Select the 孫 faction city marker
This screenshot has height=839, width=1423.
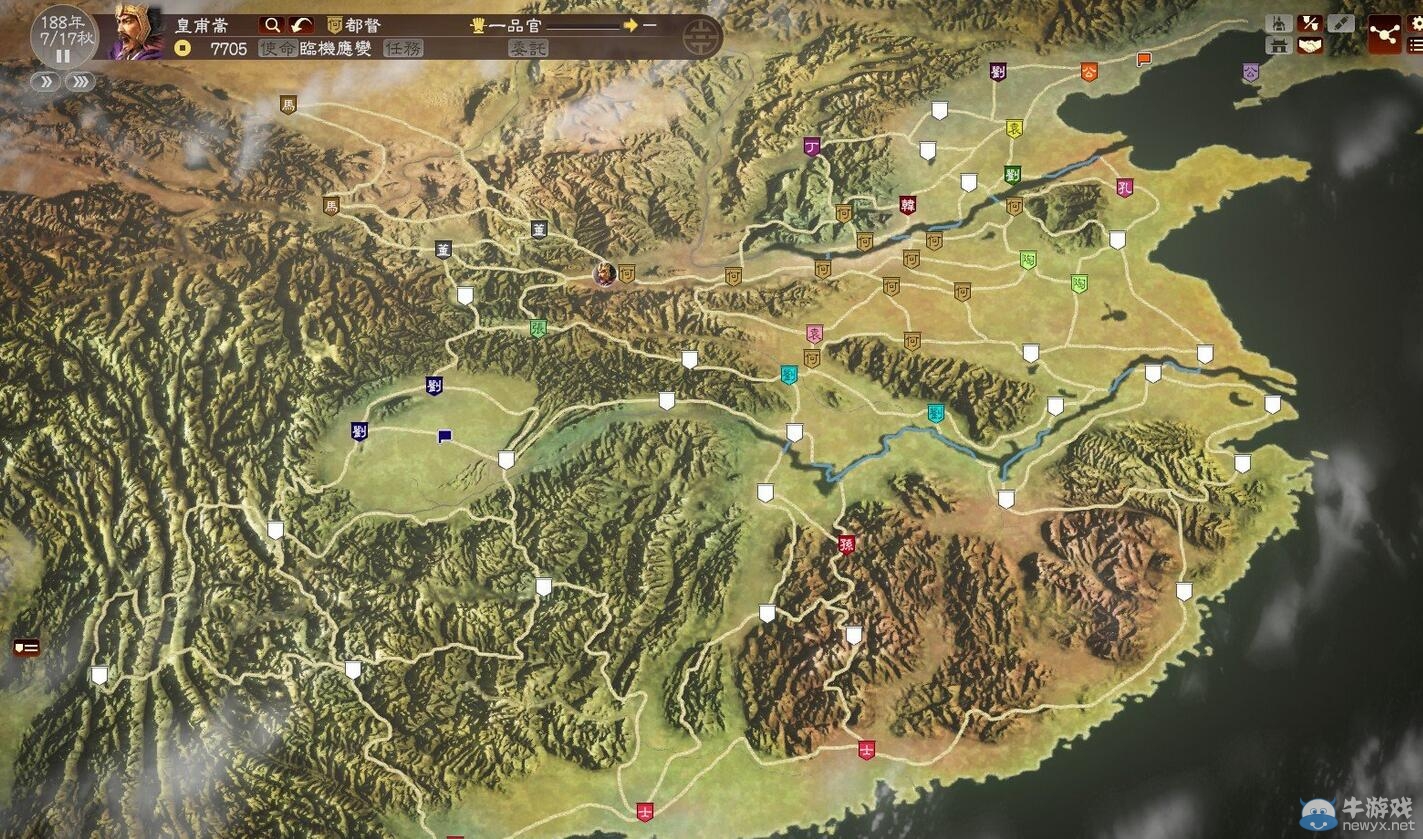(846, 545)
